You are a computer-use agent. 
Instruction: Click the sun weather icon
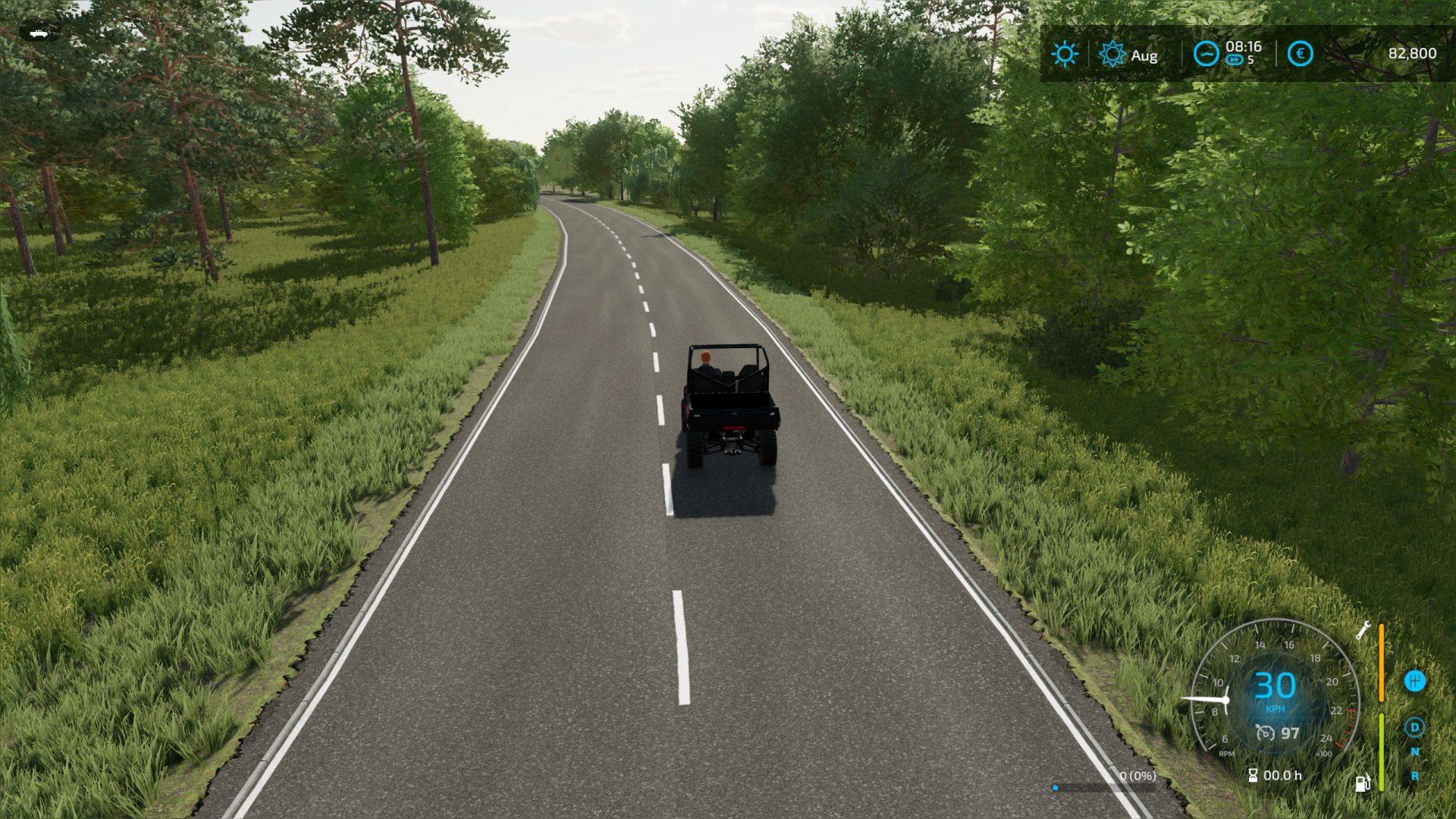click(1065, 54)
